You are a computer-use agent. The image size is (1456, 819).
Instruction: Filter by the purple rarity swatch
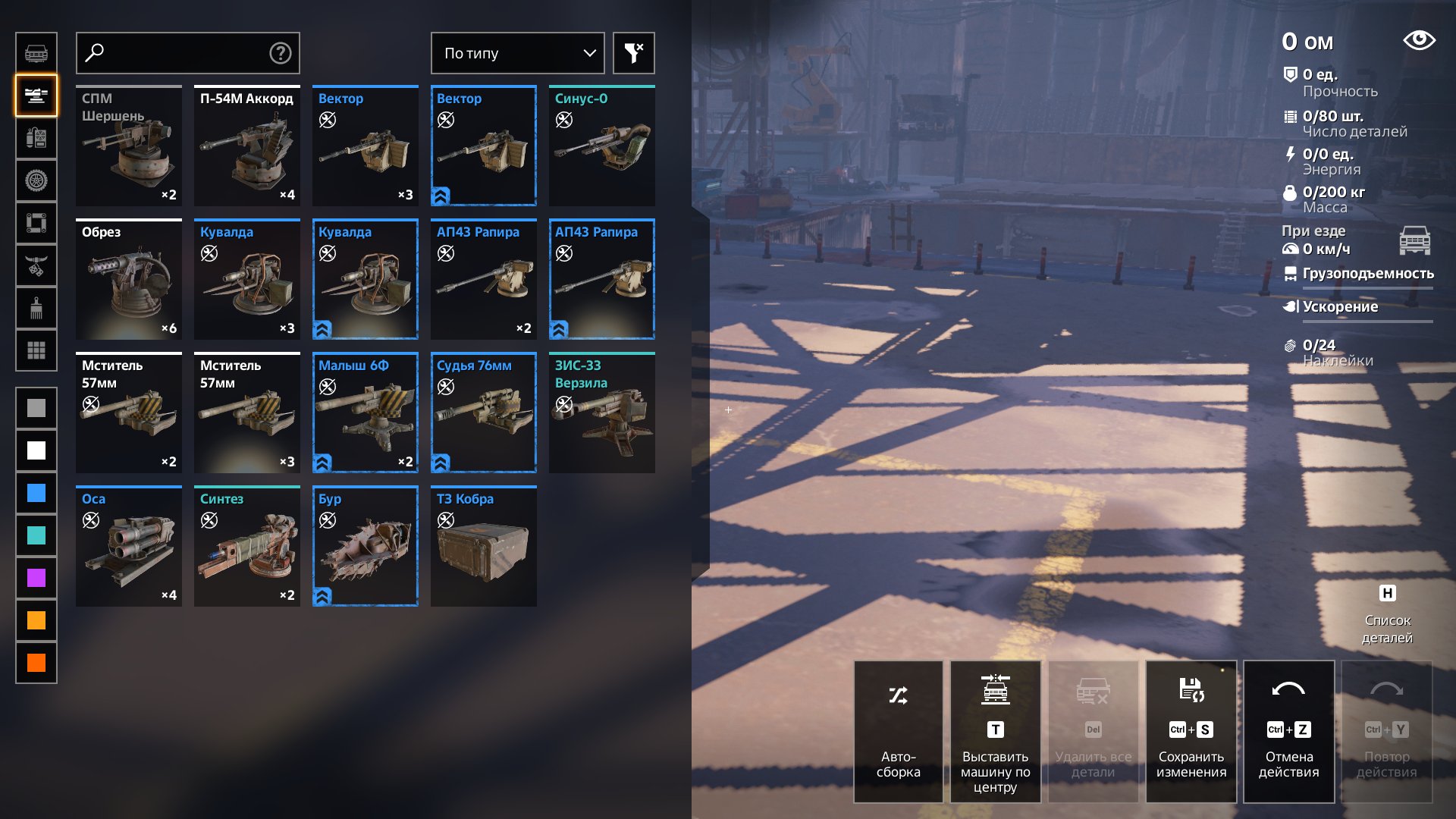tap(36, 579)
